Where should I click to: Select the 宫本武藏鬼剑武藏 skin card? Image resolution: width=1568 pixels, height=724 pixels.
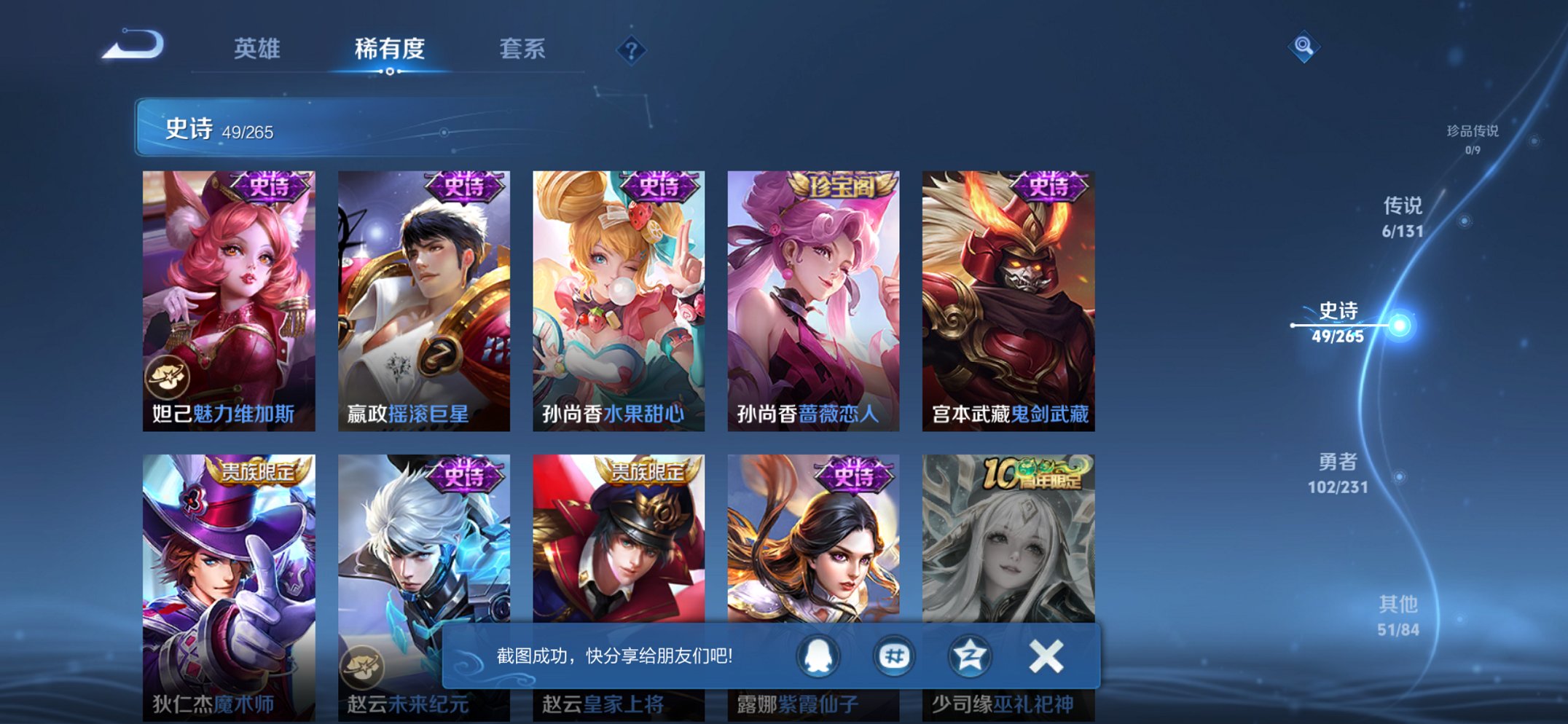[1009, 291]
